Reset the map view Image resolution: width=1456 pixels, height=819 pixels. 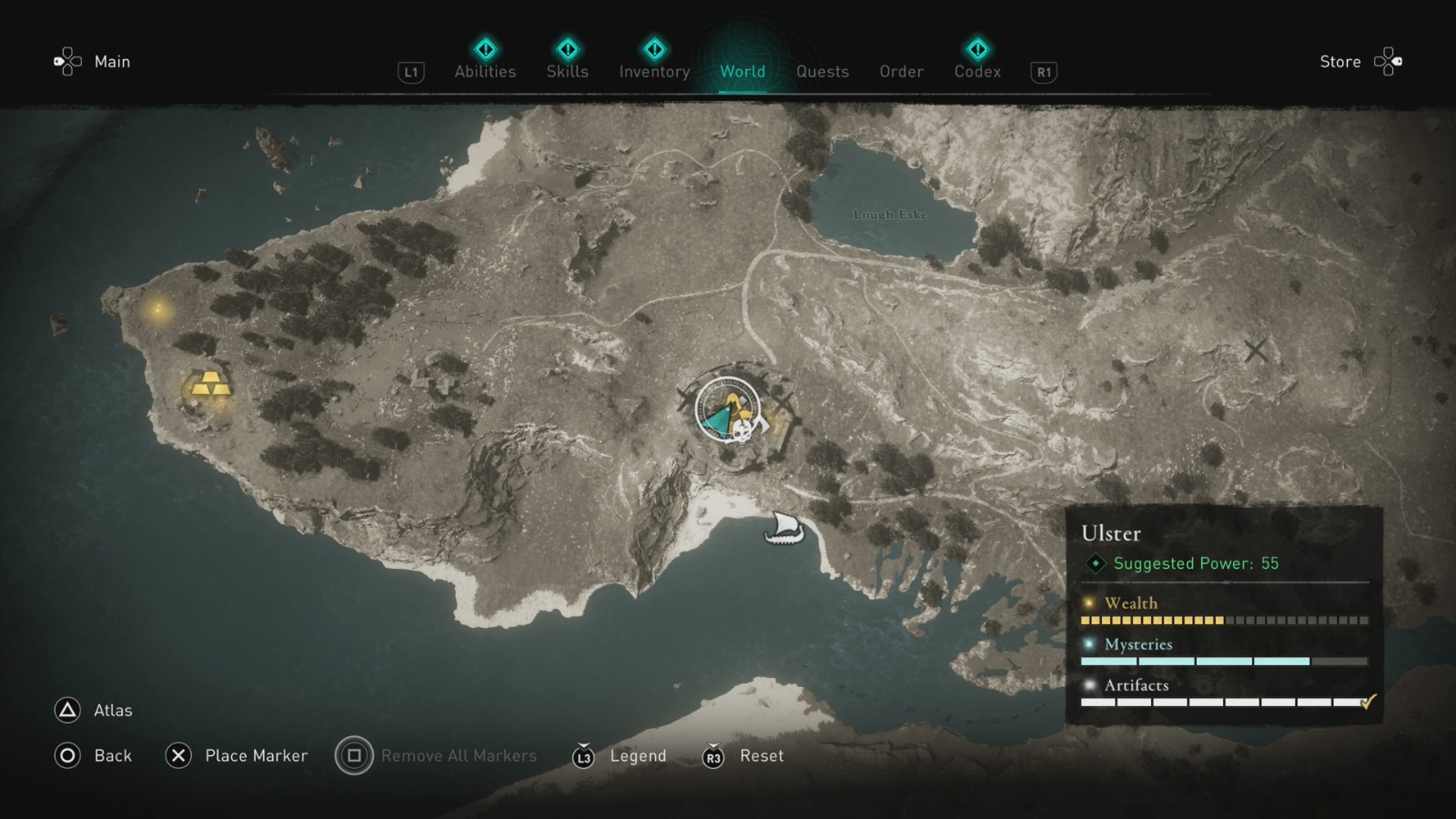coord(761,755)
